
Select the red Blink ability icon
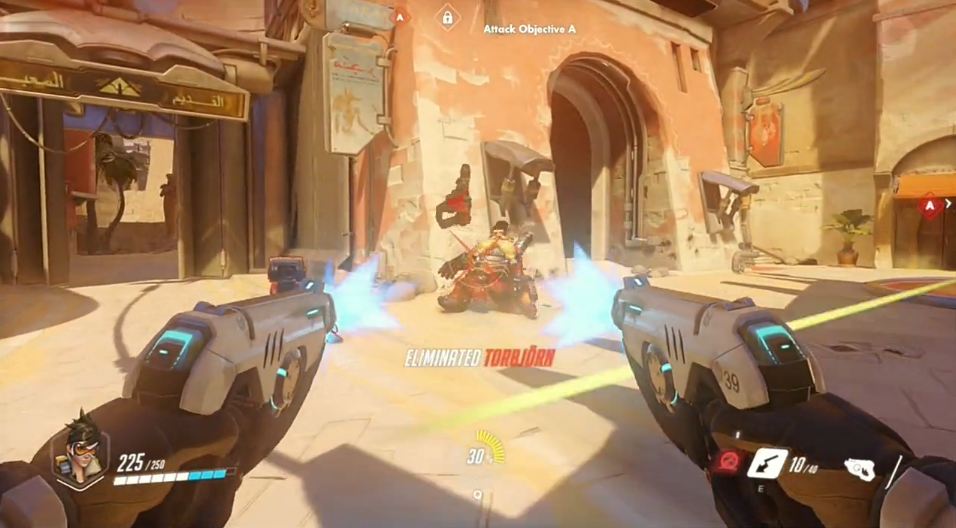[x=726, y=462]
